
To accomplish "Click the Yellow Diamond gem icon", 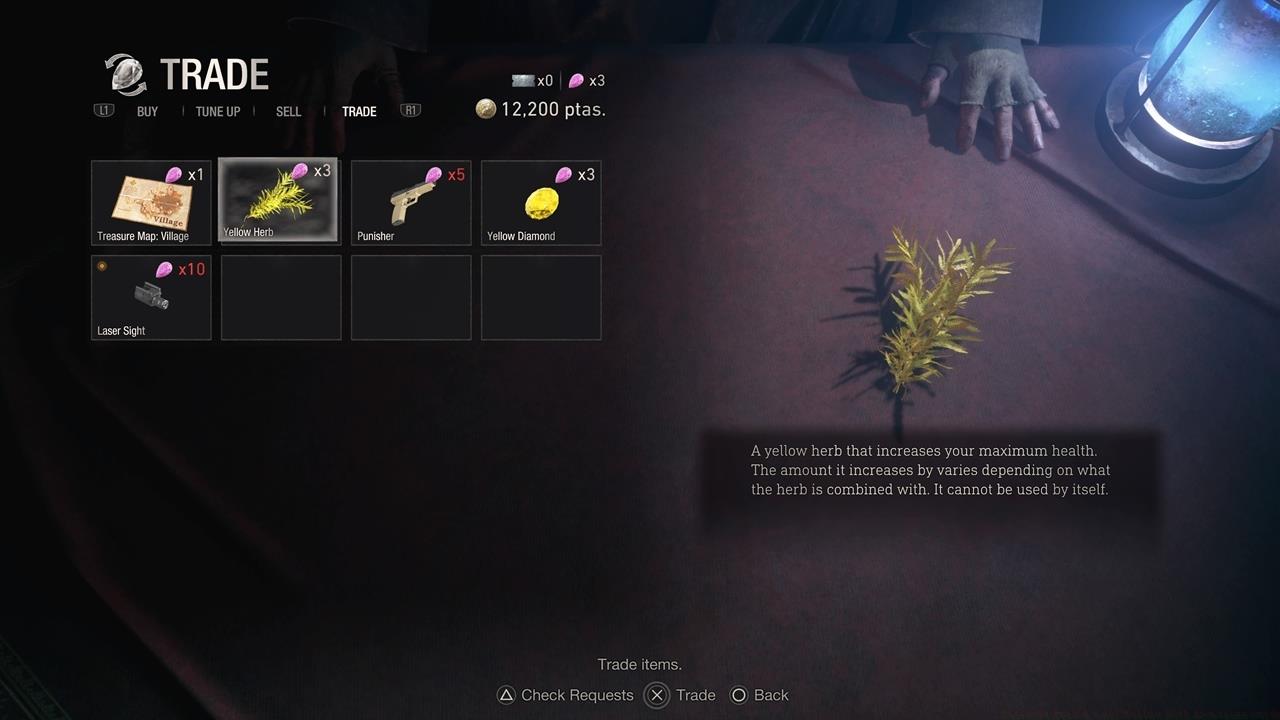I will coord(540,200).
